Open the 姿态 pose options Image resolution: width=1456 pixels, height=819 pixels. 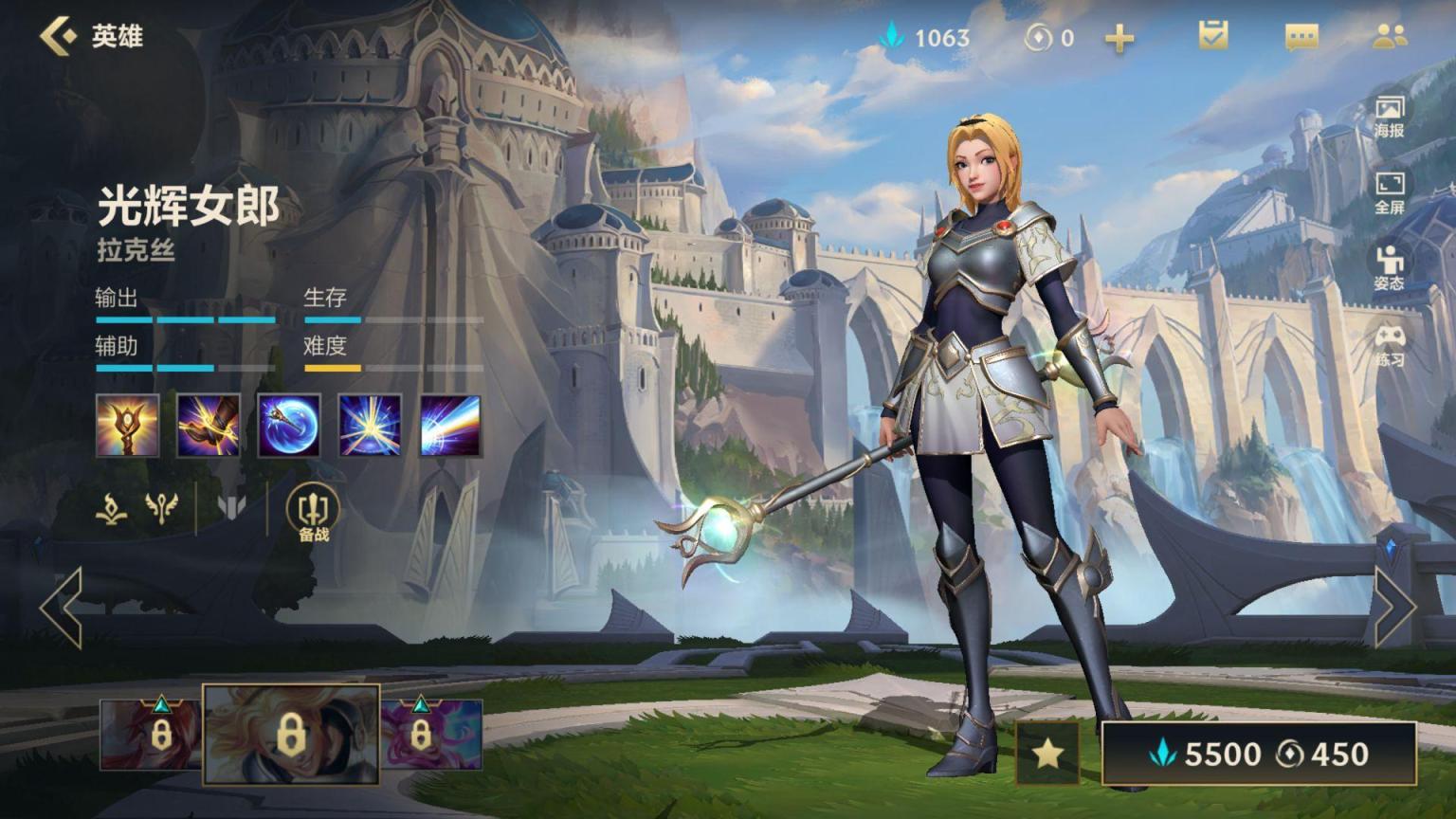[1389, 268]
